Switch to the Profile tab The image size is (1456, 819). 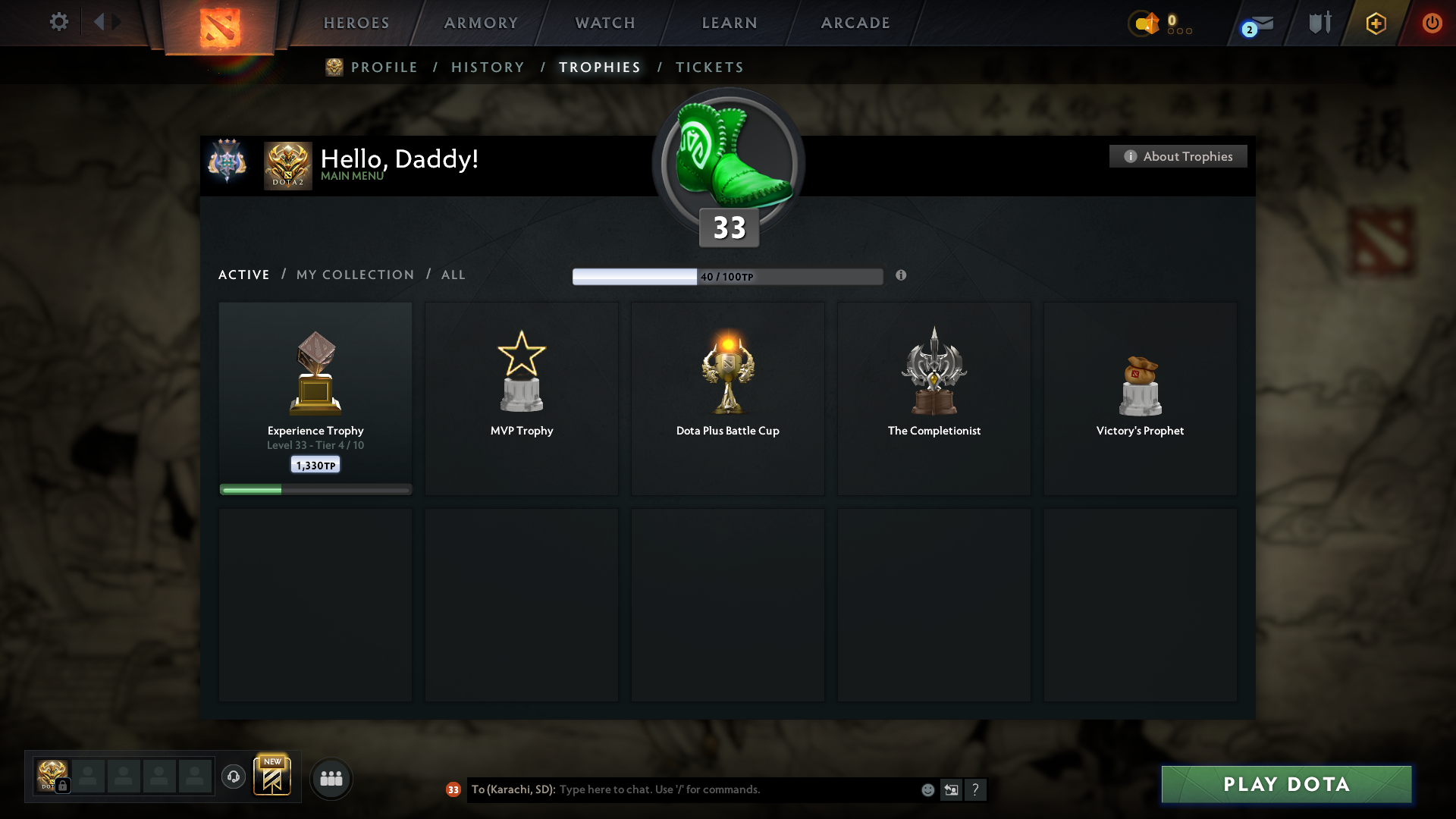point(384,67)
